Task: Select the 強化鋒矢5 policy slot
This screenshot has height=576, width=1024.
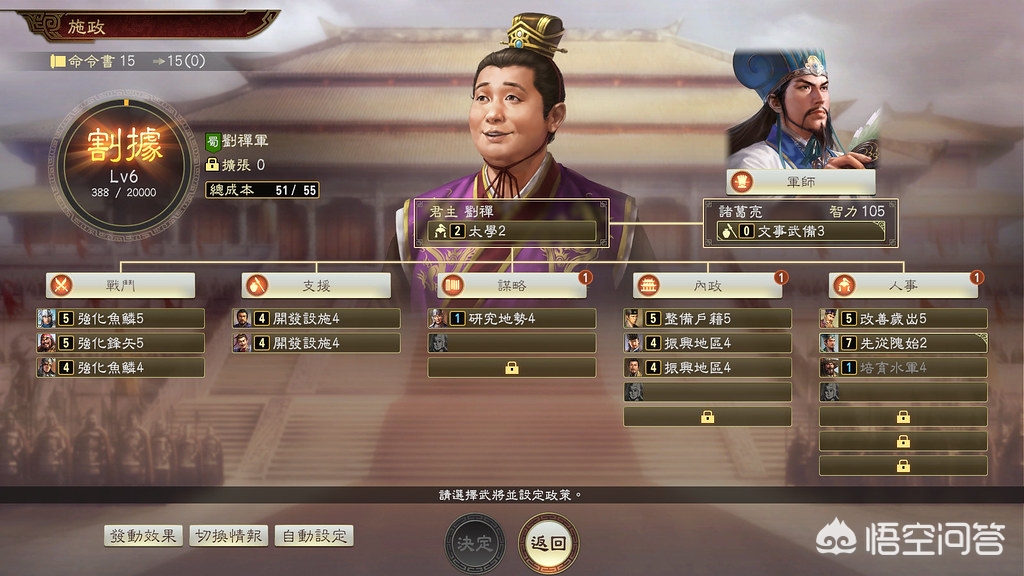Action: pos(121,343)
